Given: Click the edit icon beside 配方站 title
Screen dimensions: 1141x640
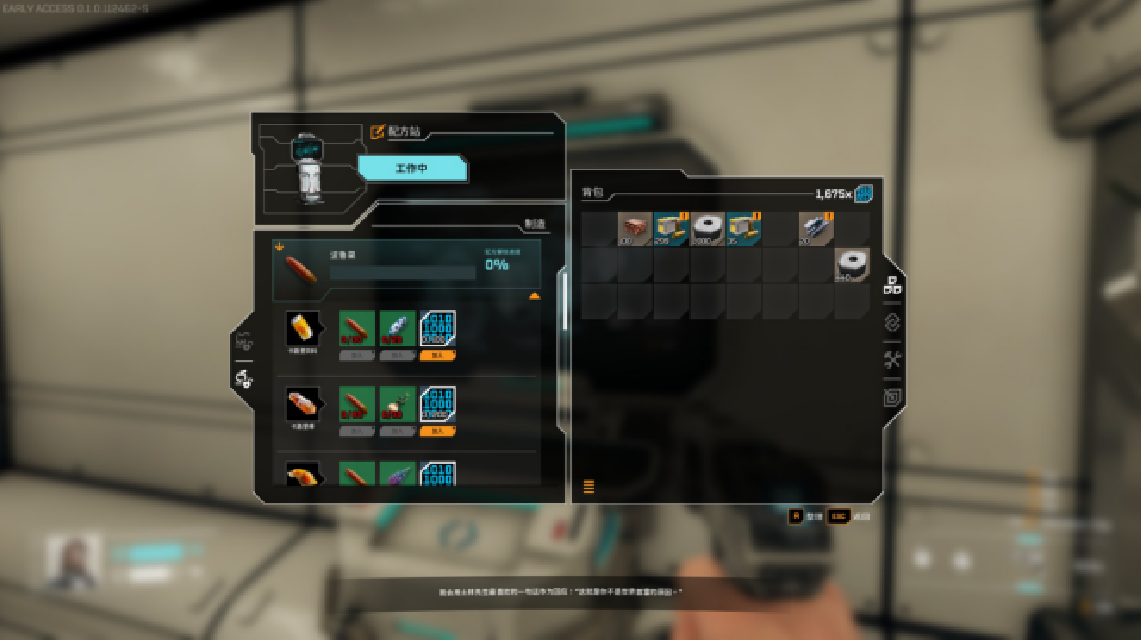Looking at the screenshot, I should point(377,131).
